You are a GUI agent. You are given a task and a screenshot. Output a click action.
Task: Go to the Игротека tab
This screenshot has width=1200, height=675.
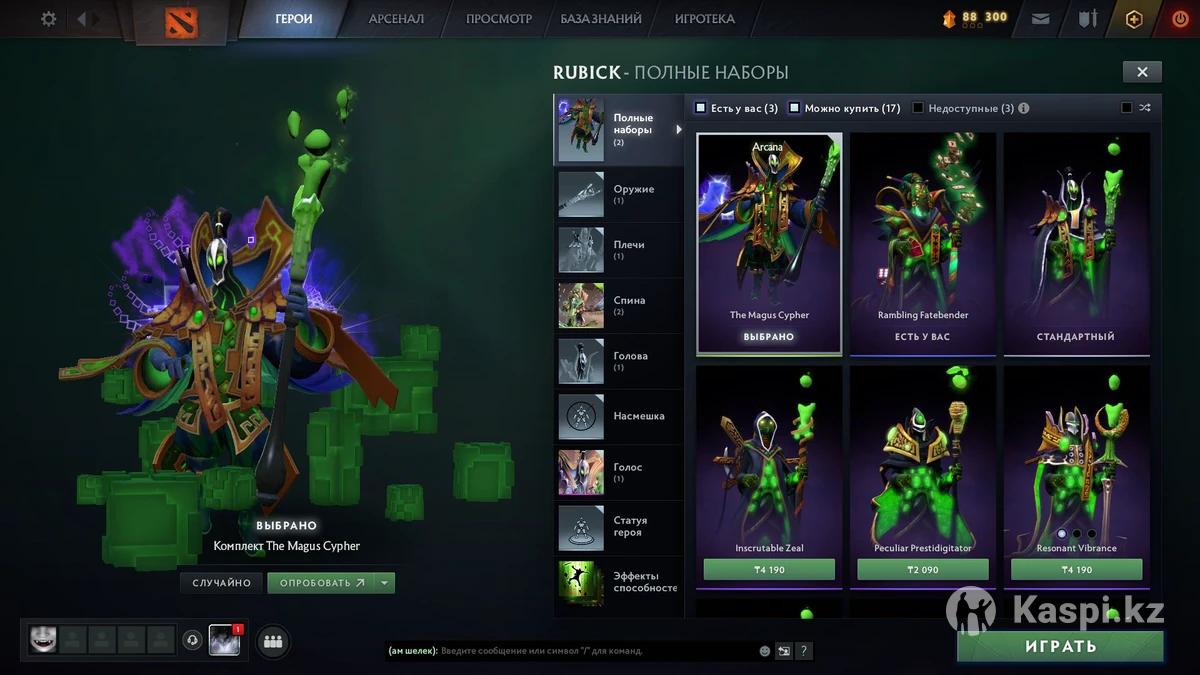pos(704,19)
